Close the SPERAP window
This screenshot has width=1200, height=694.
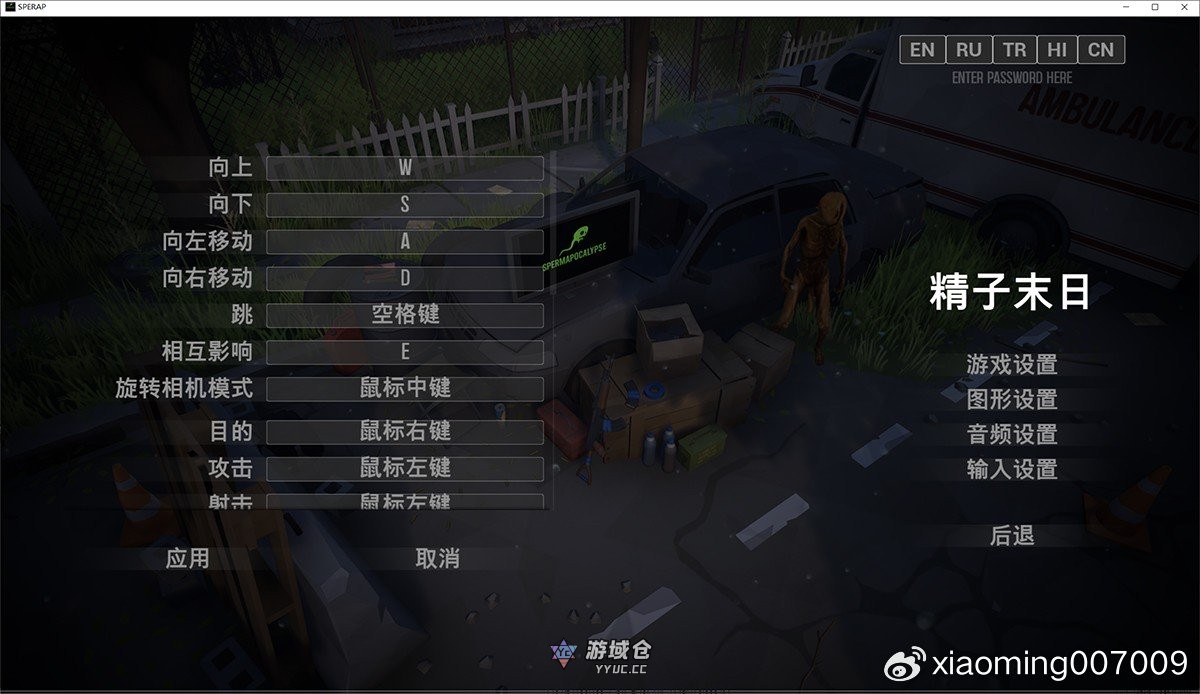tap(1182, 7)
